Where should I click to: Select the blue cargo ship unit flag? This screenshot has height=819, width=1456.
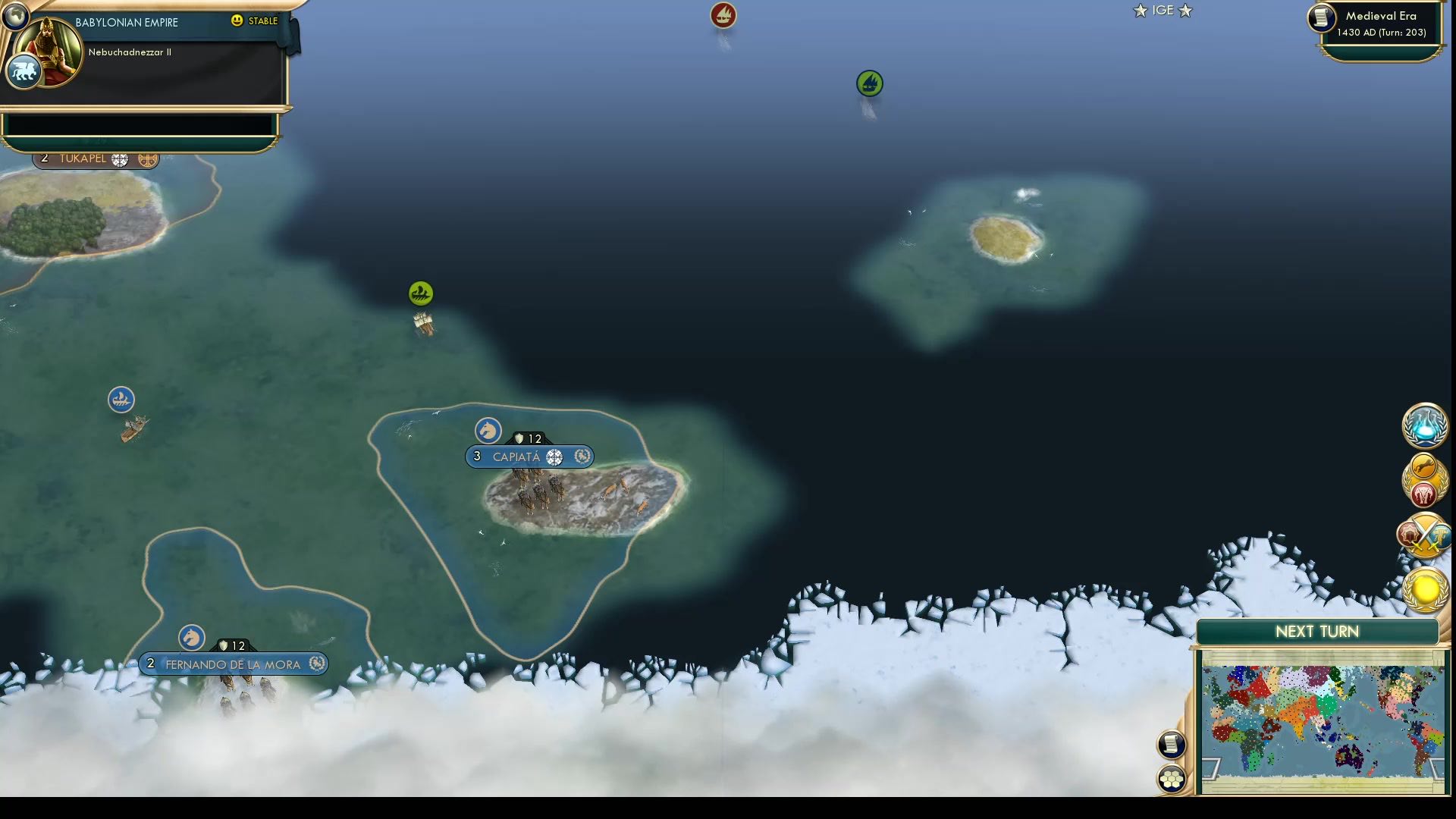pyautogui.click(x=121, y=399)
